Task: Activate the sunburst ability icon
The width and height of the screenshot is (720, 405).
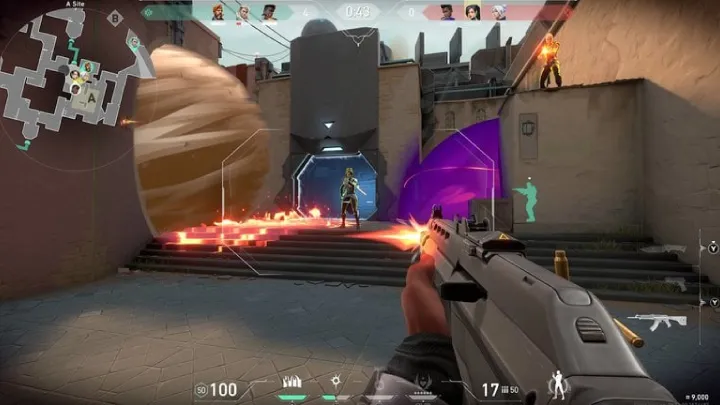Action: [x=336, y=382]
